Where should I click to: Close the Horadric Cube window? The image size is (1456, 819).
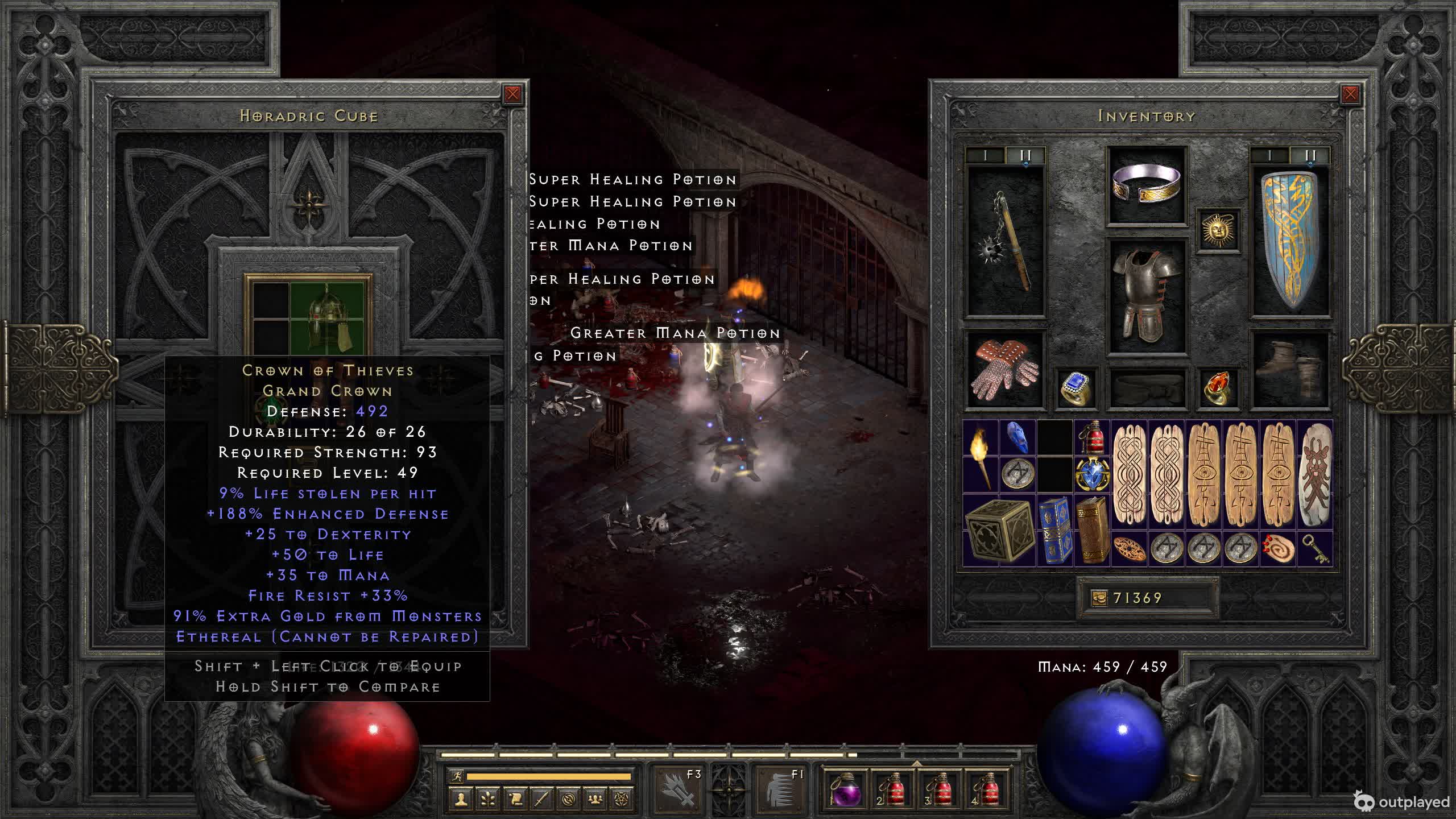(x=512, y=94)
